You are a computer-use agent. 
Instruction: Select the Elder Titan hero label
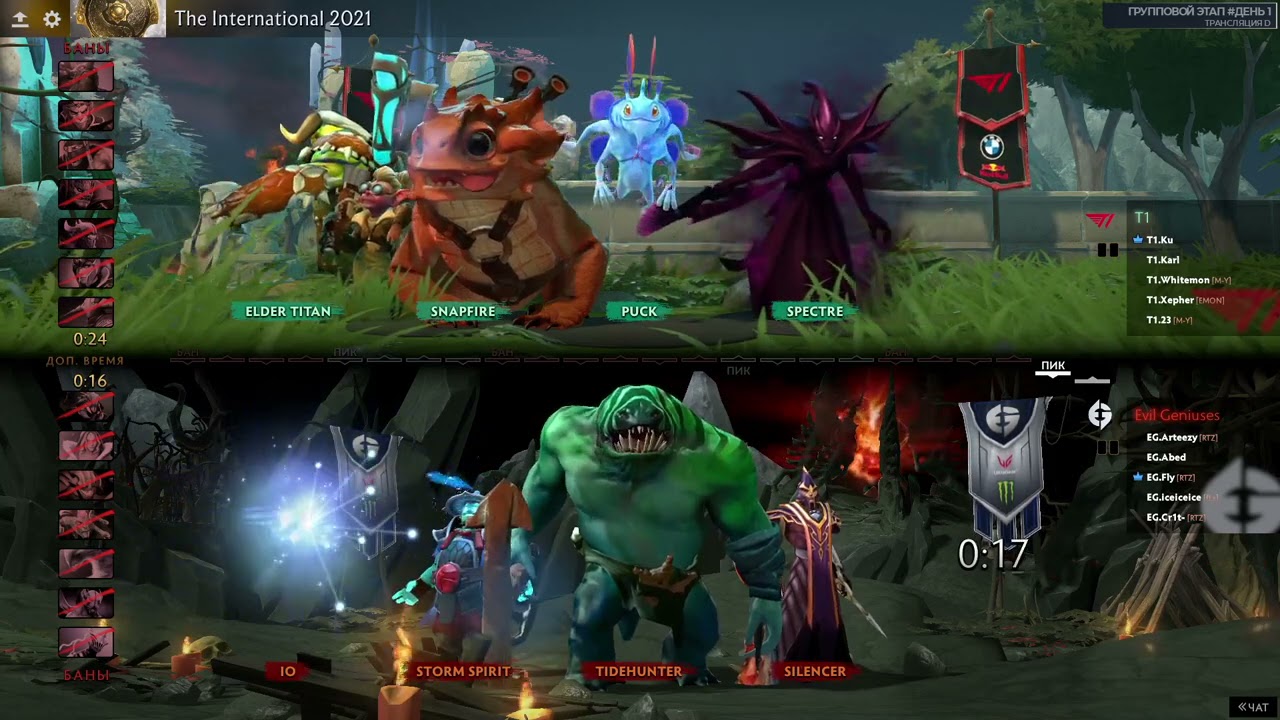coord(288,311)
